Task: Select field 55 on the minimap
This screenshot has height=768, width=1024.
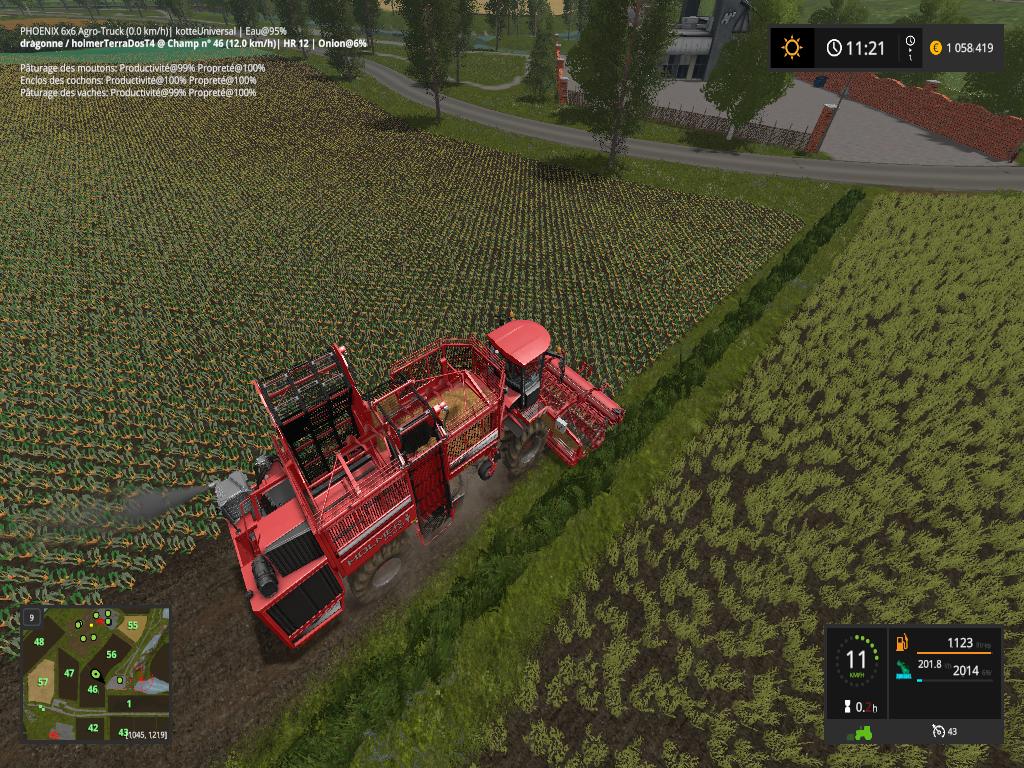Action: tap(132, 625)
